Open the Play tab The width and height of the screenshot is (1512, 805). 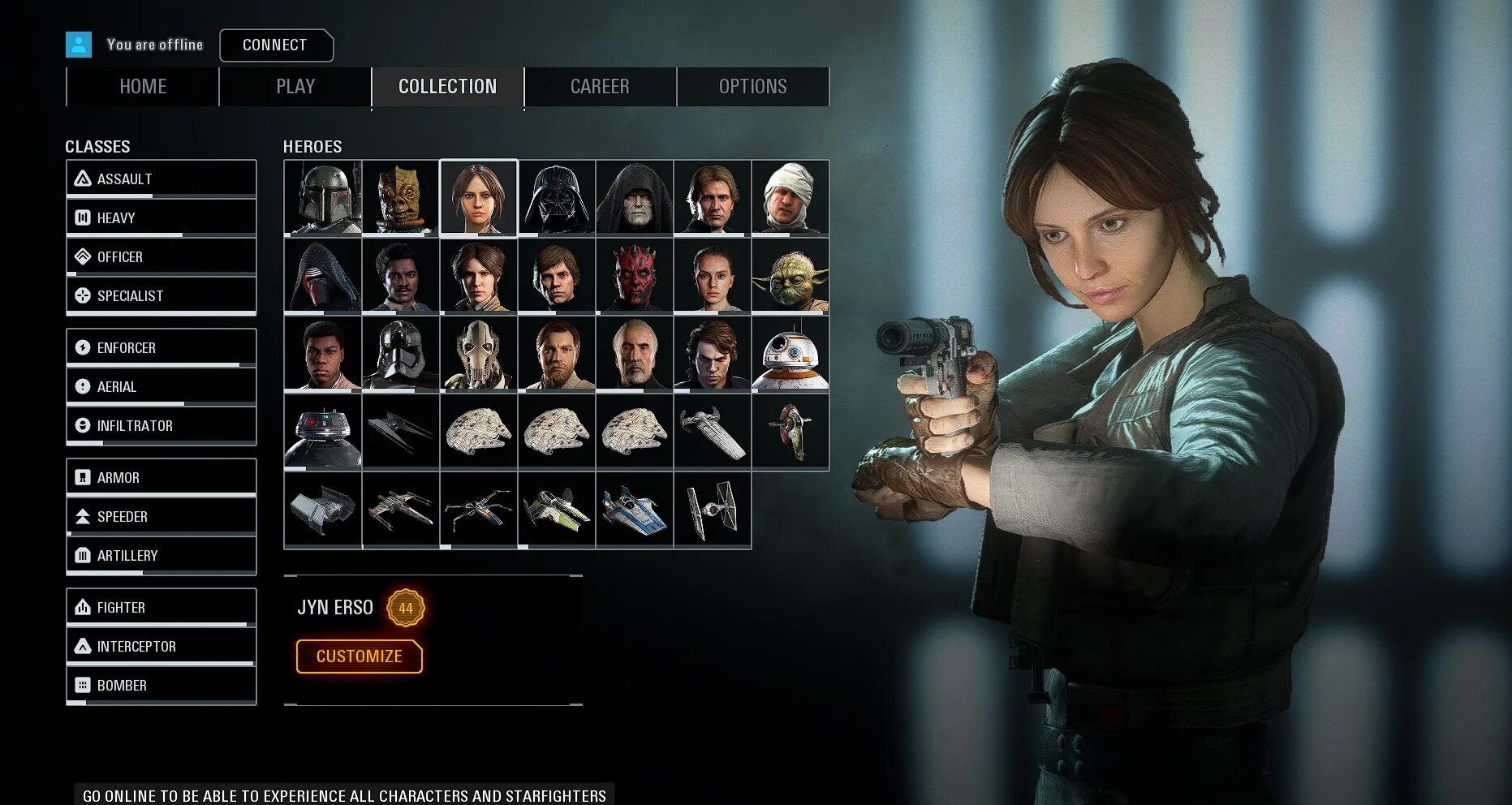[x=295, y=87]
